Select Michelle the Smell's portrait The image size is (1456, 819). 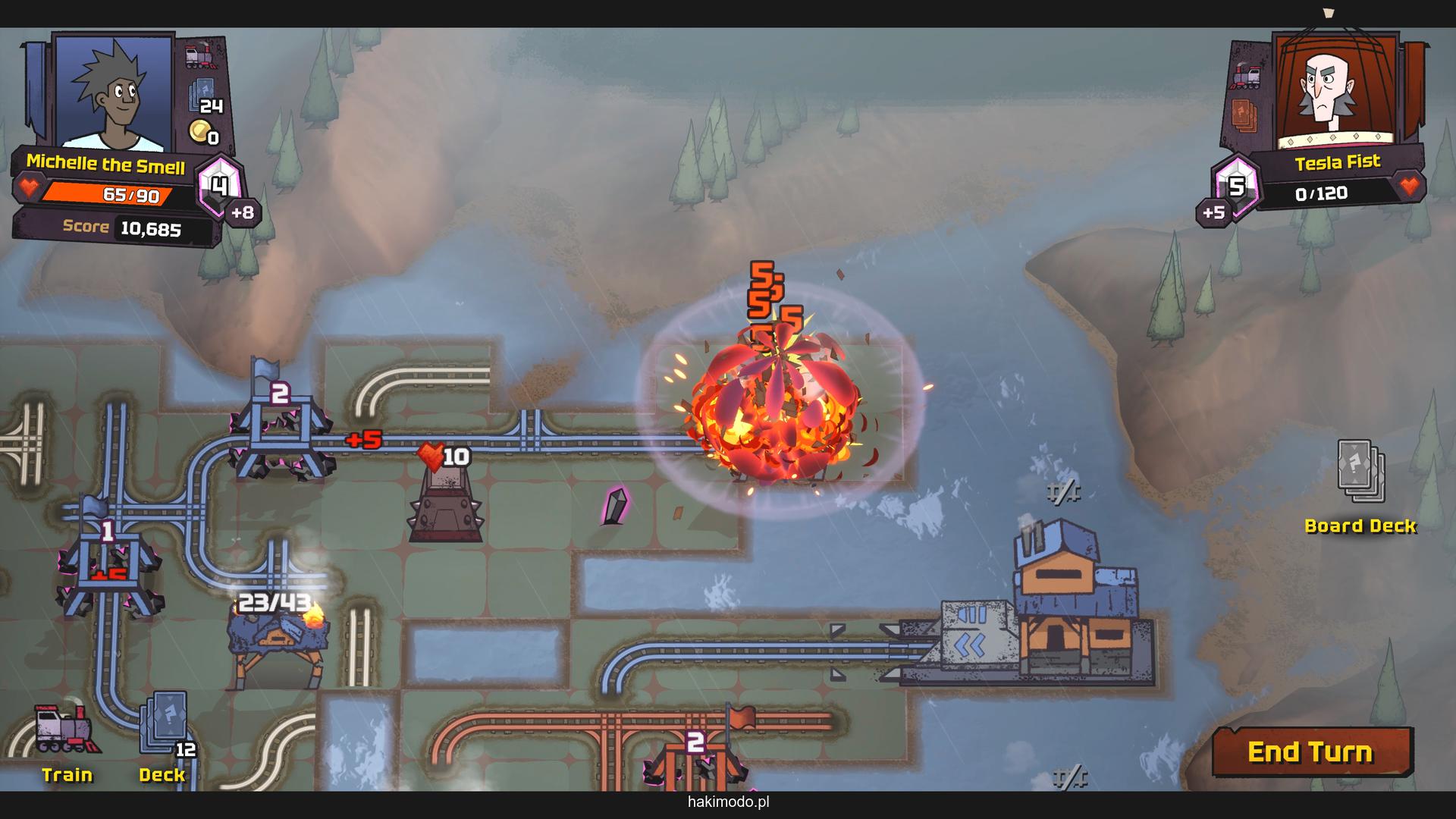pos(114,91)
